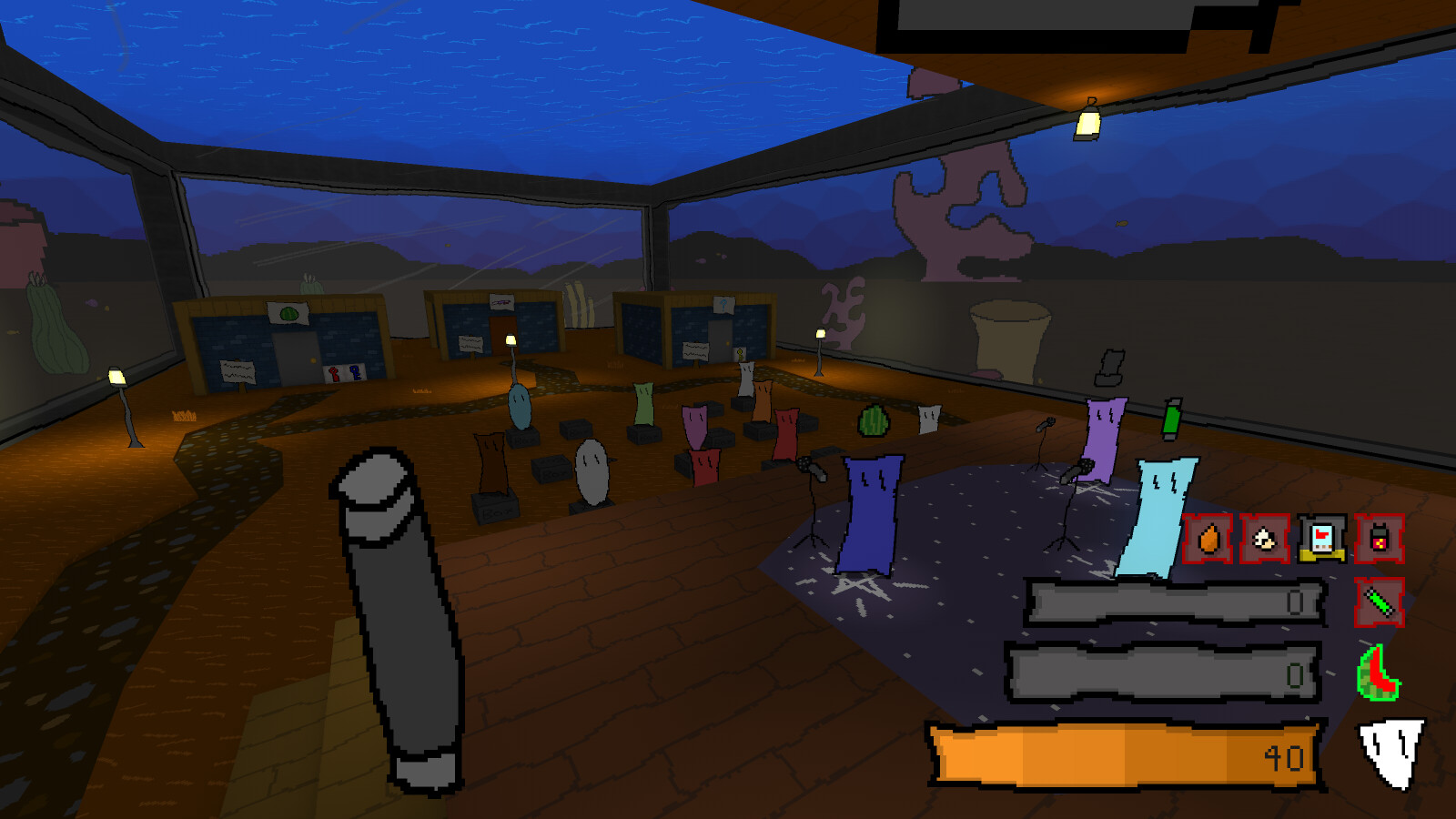Toggle the blue key poster on the building wall
Viewport: 1456px width, 819px height.
(354, 373)
